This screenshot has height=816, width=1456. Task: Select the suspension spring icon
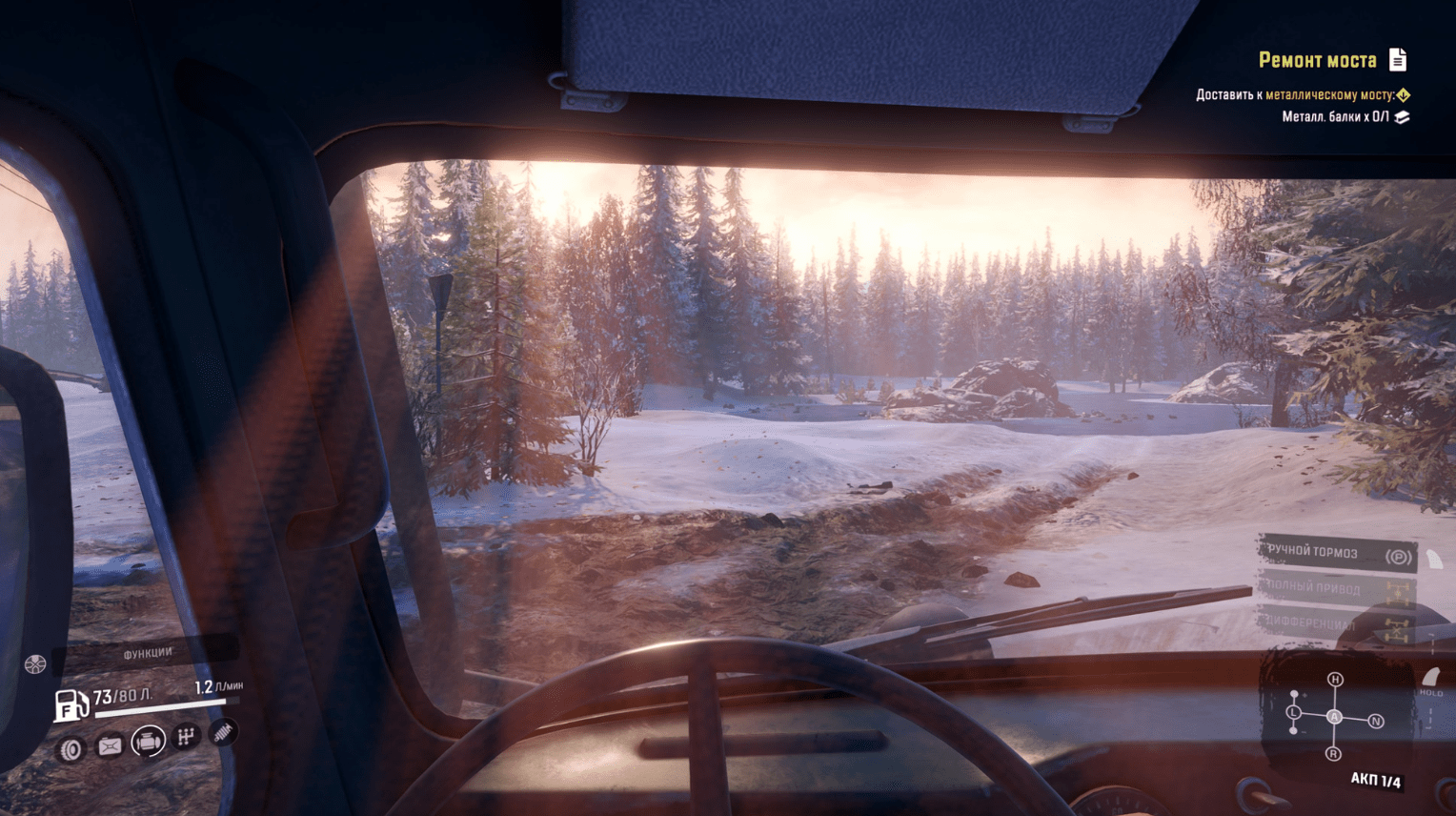pos(223,732)
